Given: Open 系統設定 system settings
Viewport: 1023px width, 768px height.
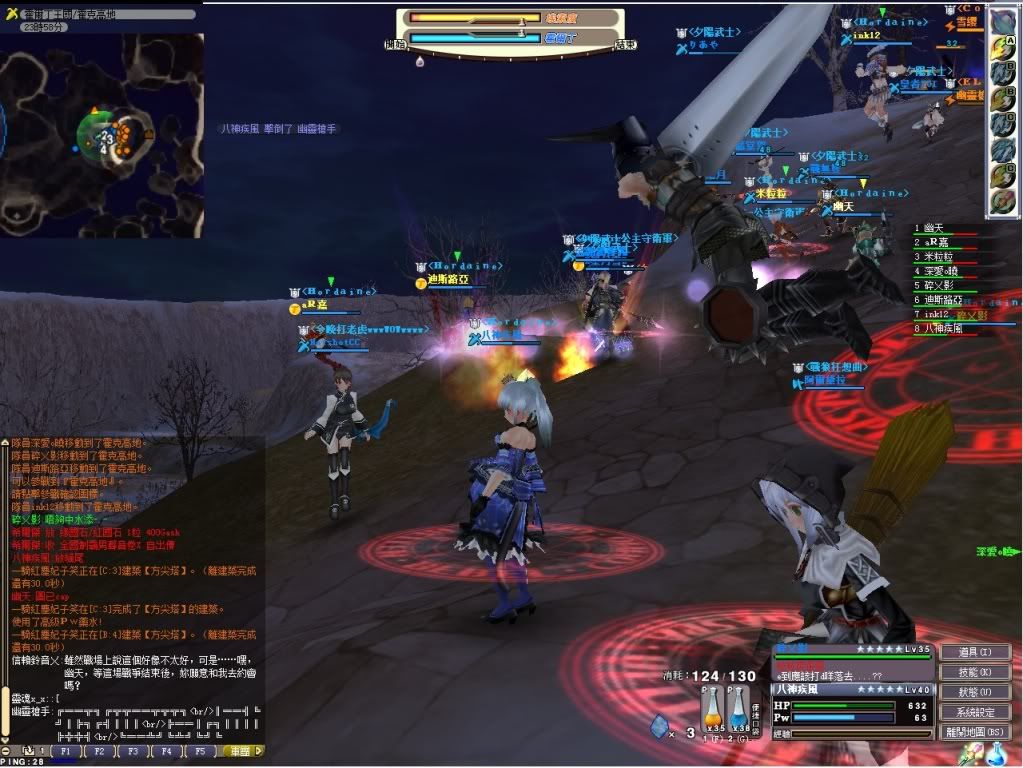Looking at the screenshot, I should pyautogui.click(x=975, y=712).
